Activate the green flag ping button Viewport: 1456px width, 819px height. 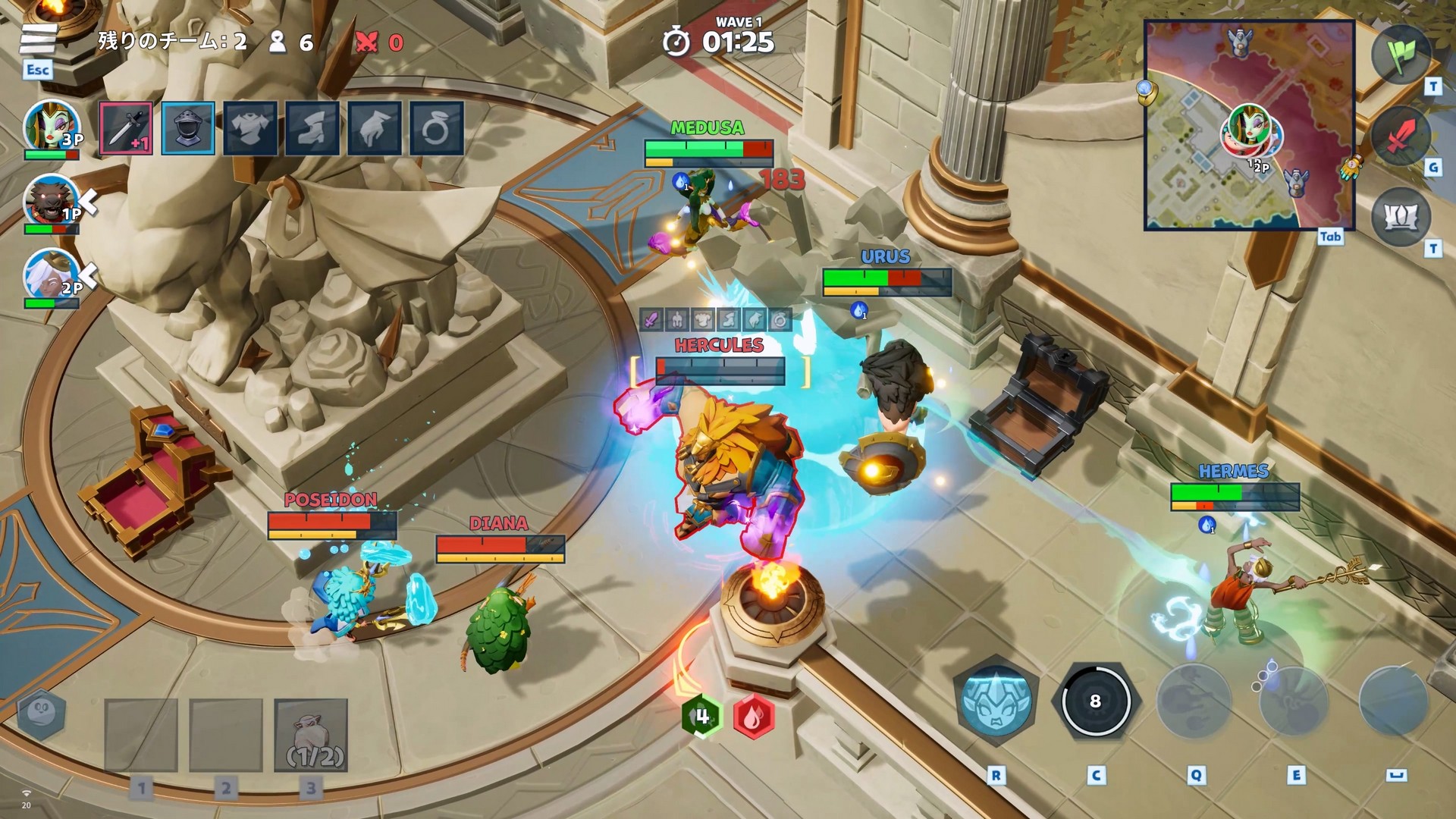[1400, 55]
